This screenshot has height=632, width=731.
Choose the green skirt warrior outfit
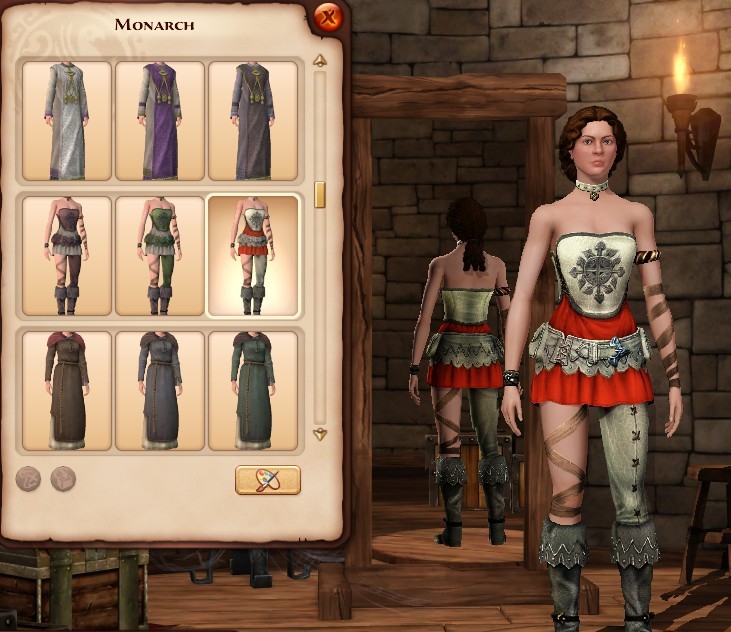[x=160, y=255]
